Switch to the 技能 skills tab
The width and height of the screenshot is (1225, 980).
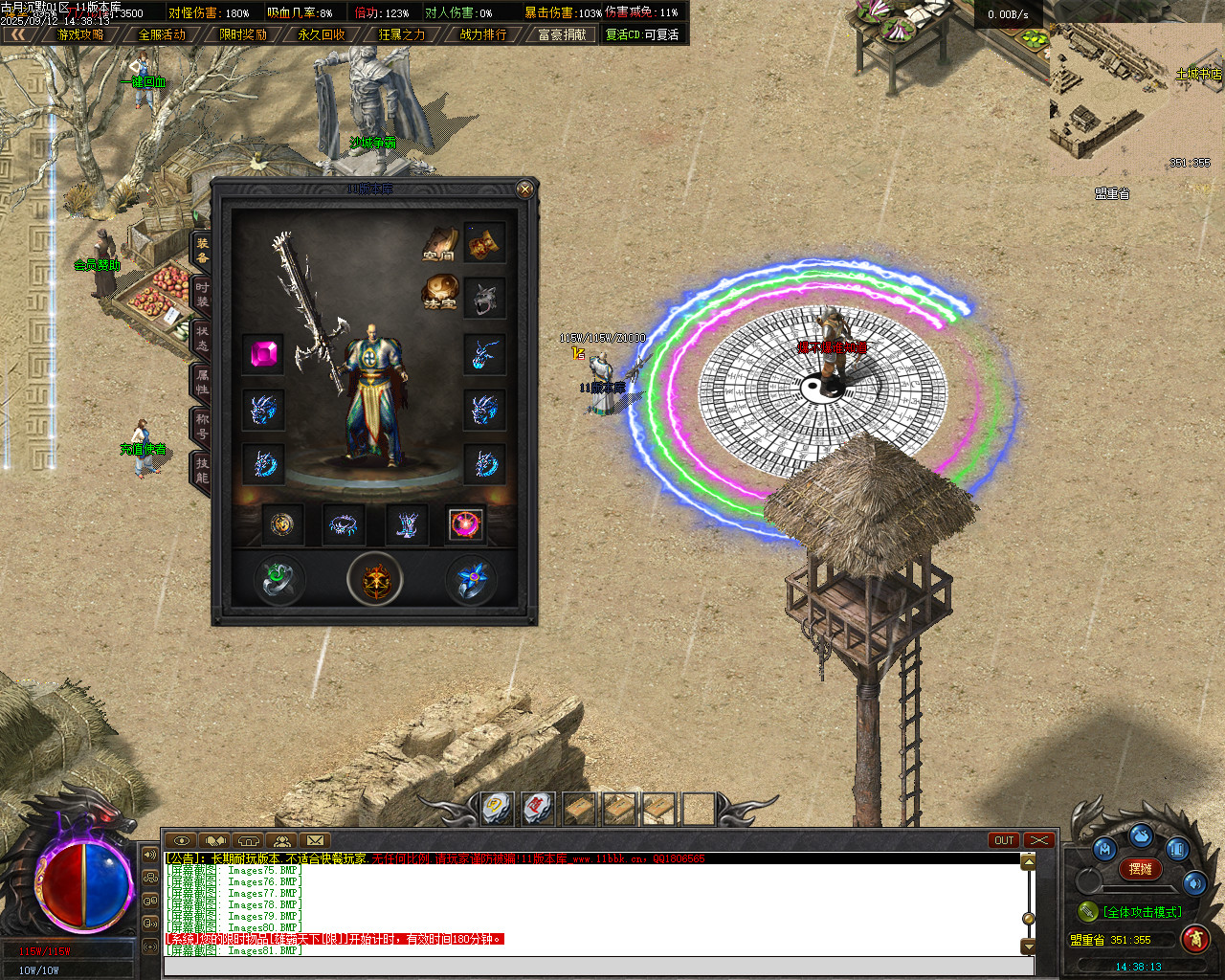[x=202, y=471]
